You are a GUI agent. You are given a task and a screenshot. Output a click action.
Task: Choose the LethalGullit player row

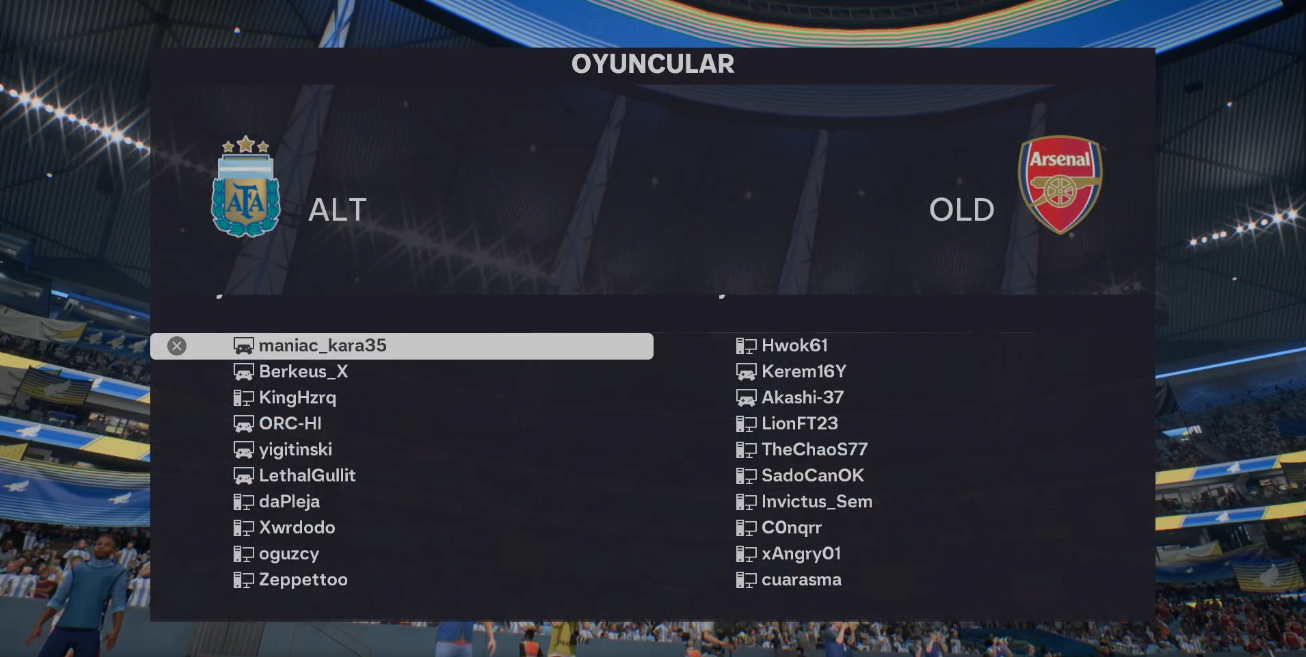[x=307, y=476]
